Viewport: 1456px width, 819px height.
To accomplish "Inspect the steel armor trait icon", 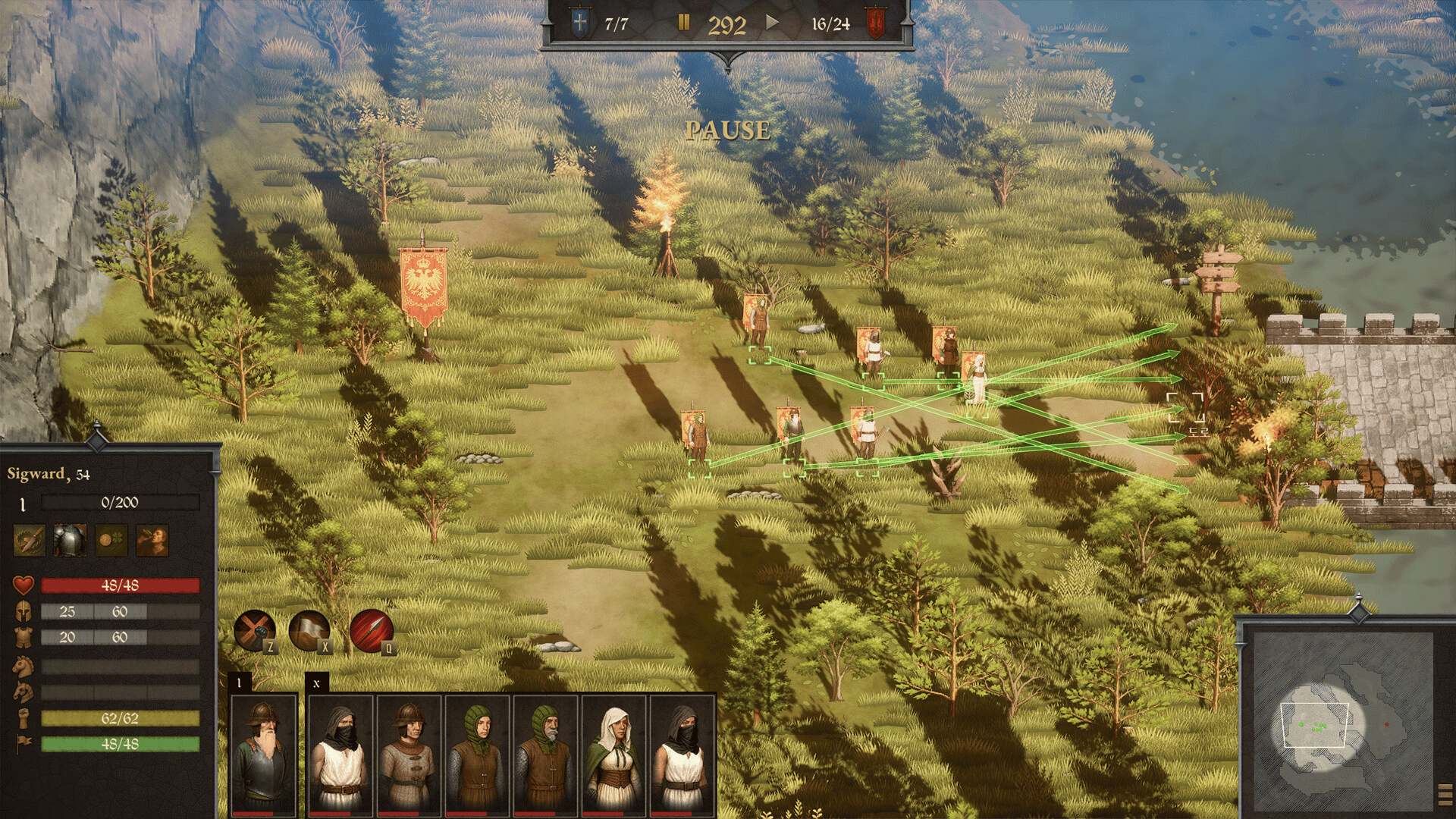I will (x=70, y=541).
